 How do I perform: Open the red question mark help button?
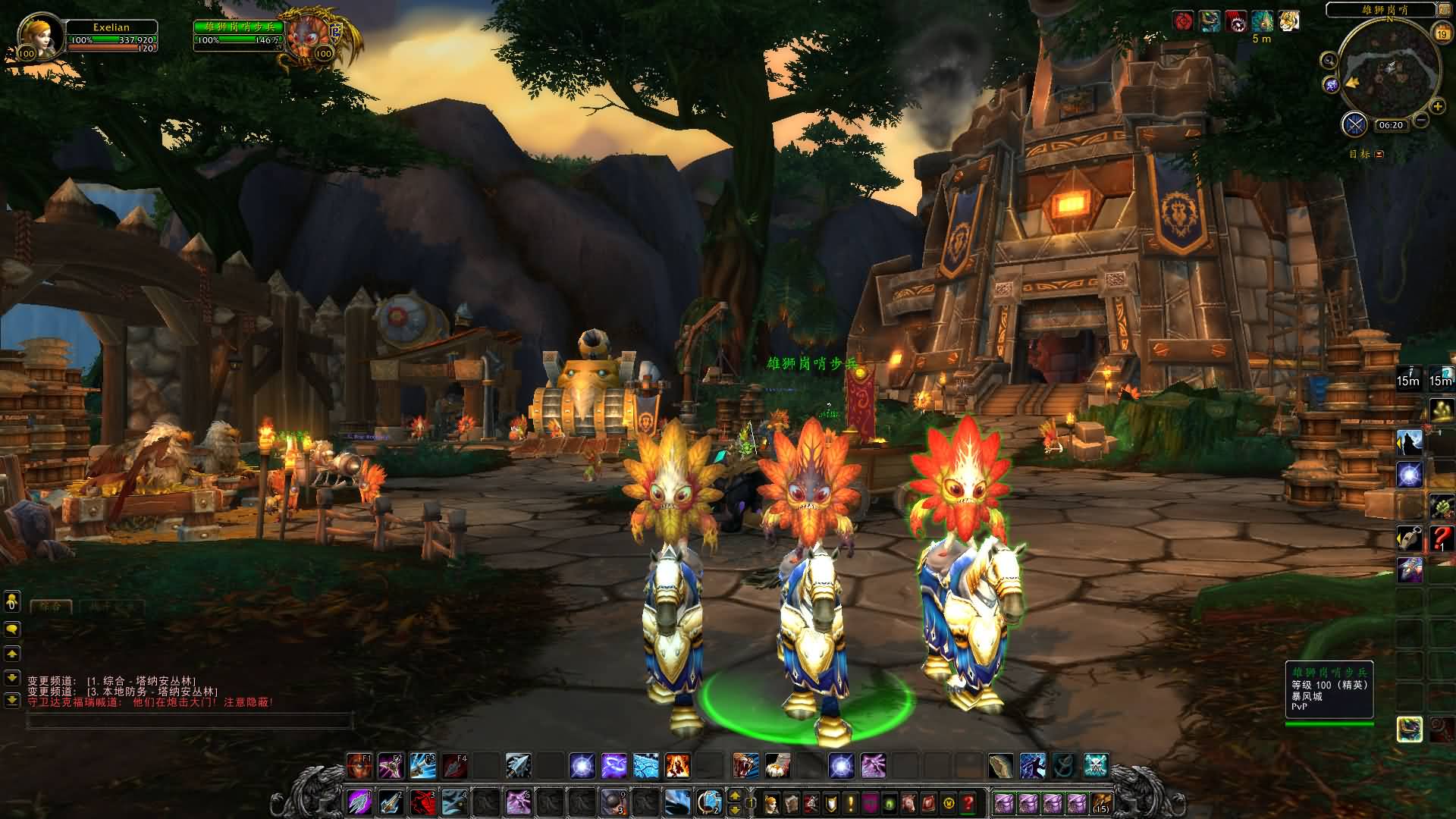click(x=968, y=802)
